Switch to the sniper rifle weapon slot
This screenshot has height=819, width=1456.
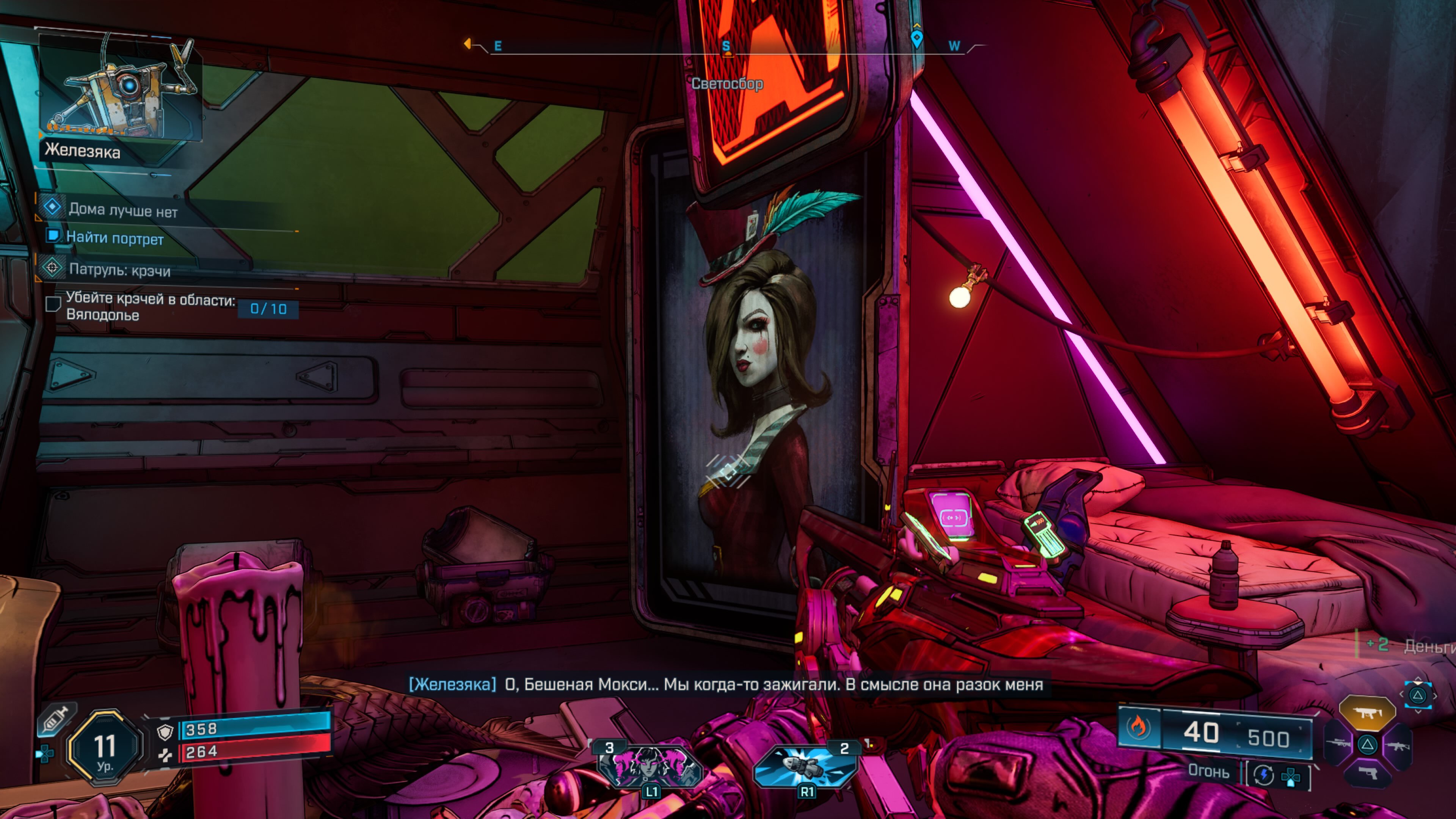1339,744
